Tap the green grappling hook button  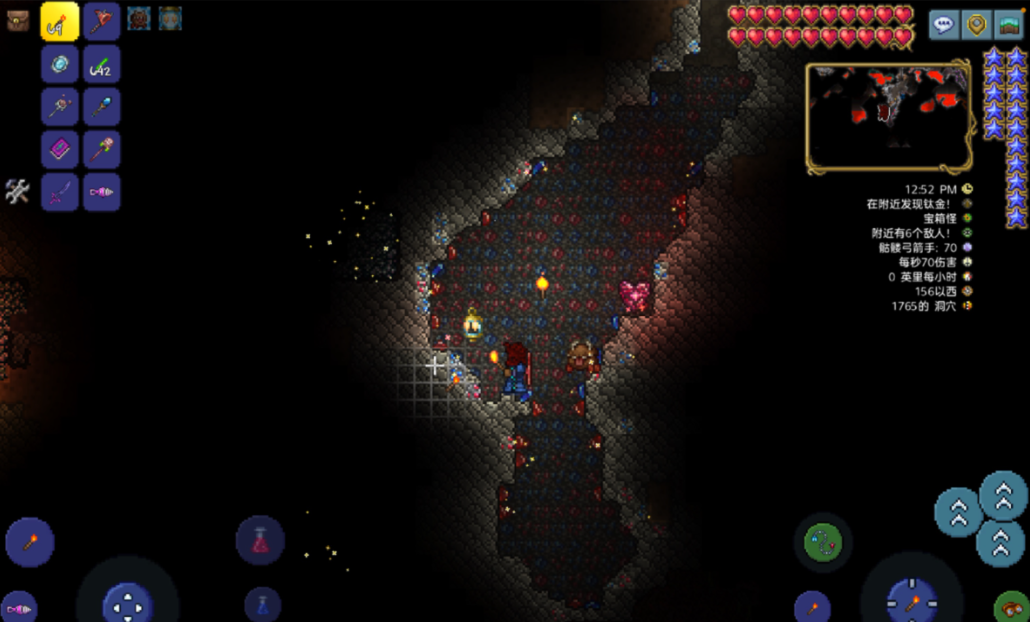coord(823,542)
